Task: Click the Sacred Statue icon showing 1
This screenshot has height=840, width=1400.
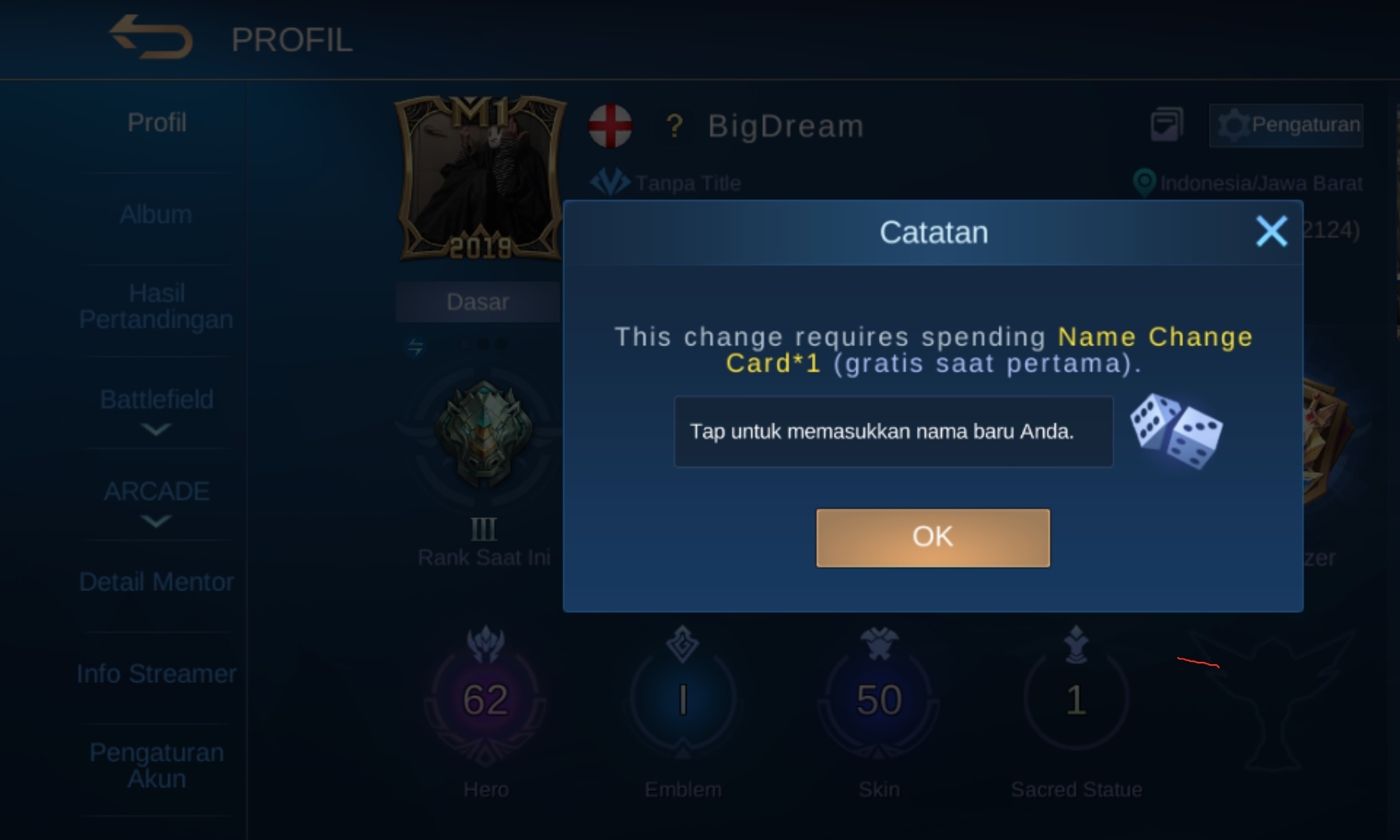Action: click(1076, 698)
